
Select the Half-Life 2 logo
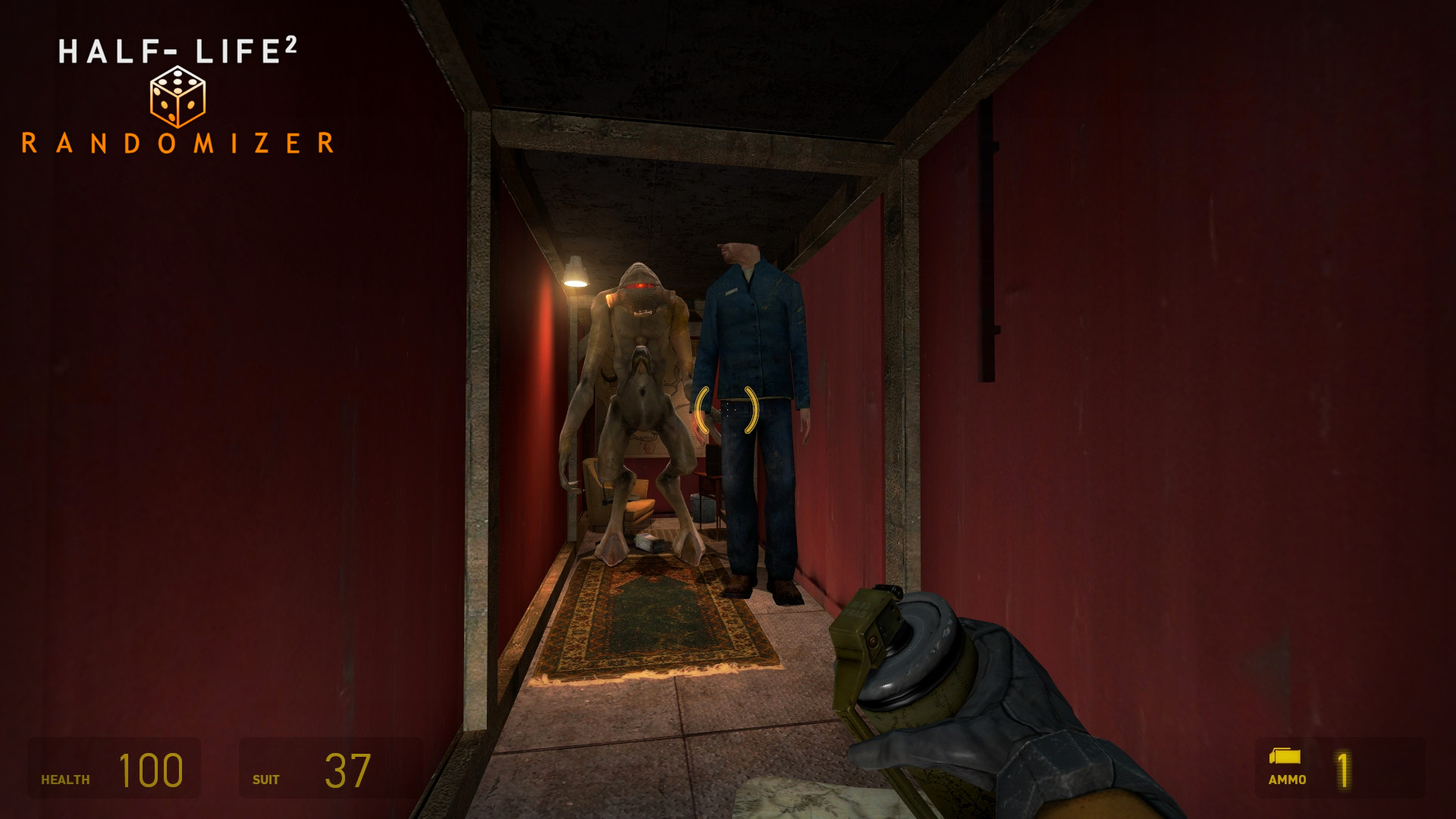point(180,49)
